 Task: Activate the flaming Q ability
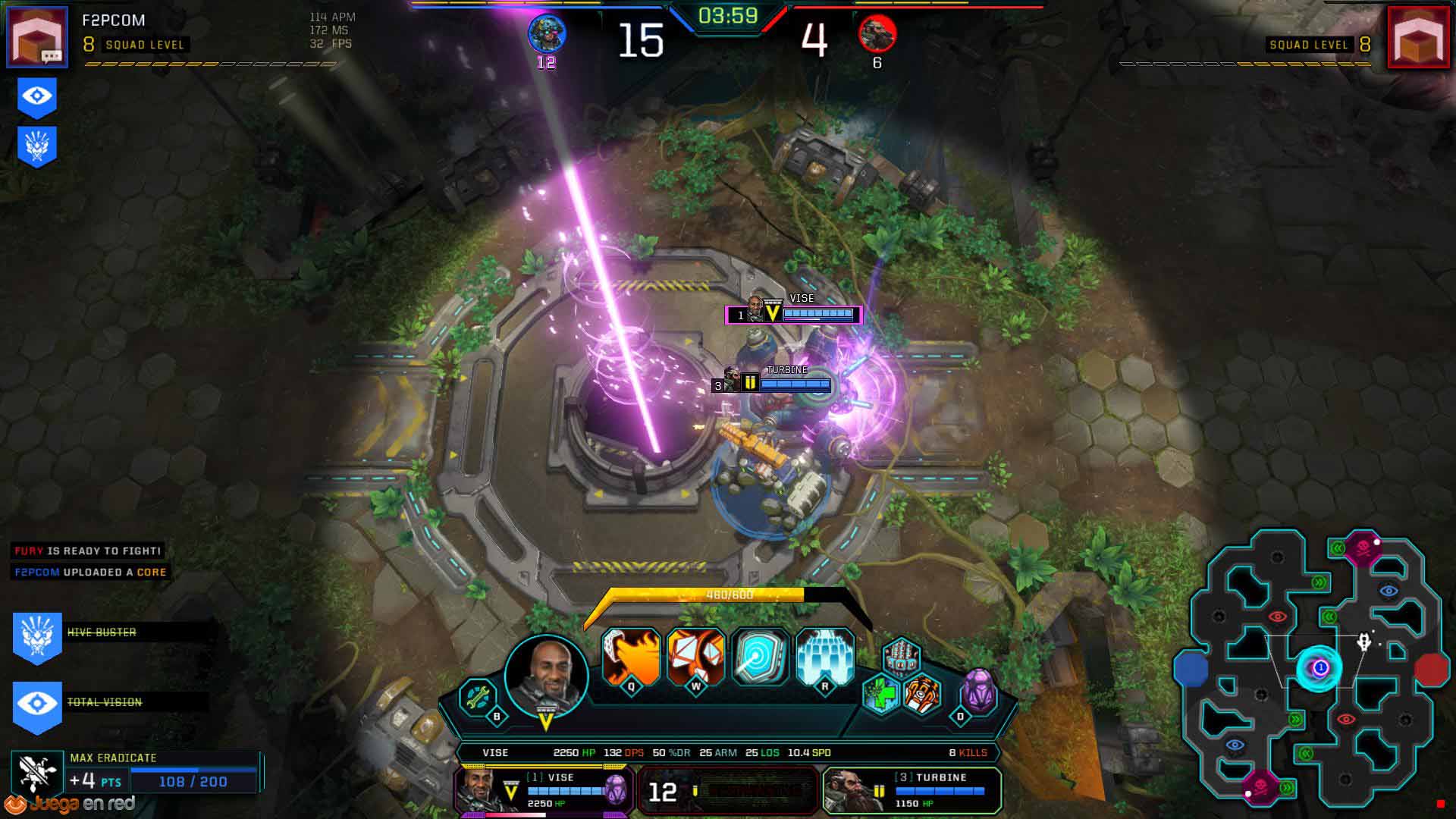631,657
